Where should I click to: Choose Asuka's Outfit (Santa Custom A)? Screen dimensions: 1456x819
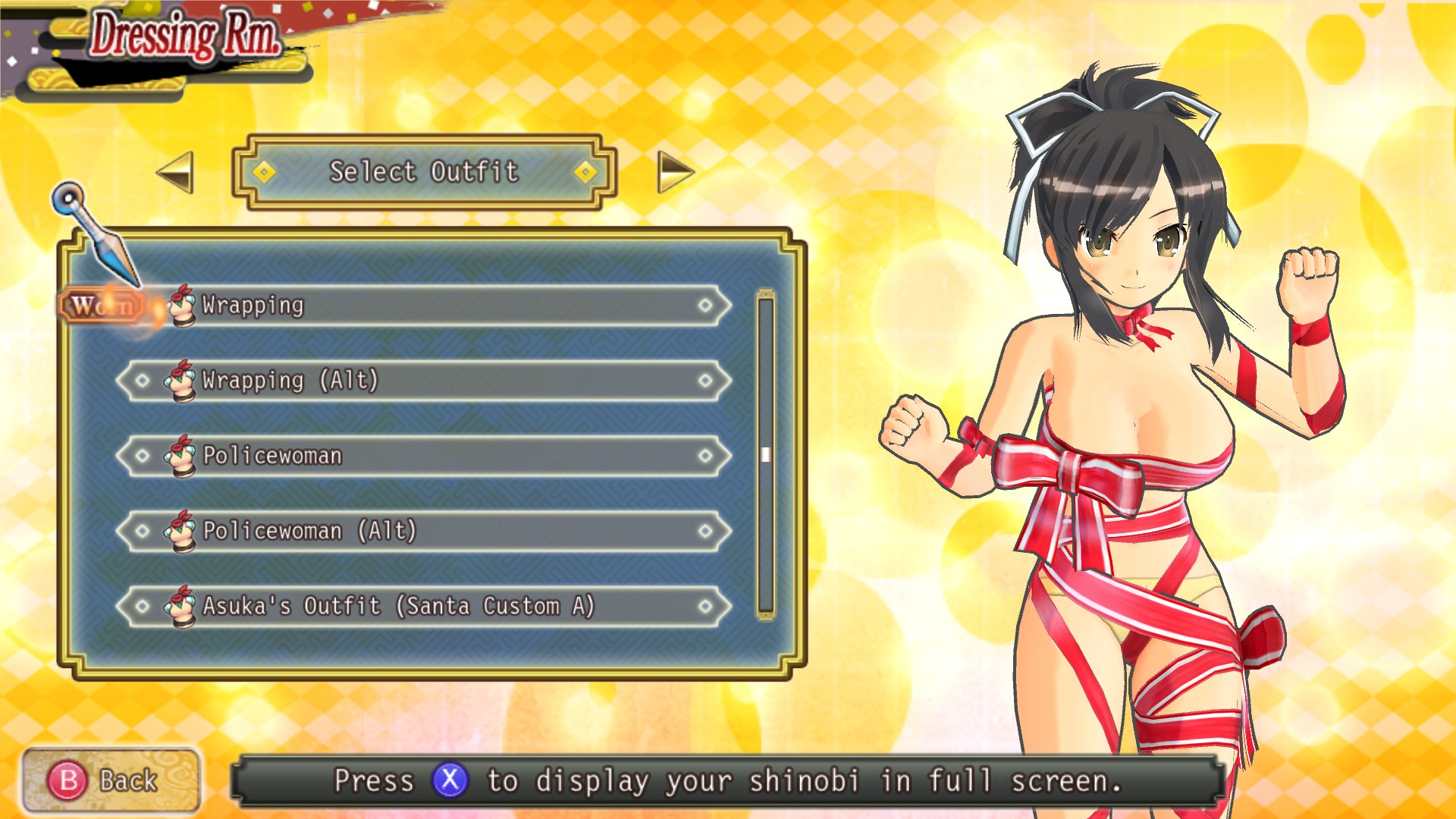point(425,606)
